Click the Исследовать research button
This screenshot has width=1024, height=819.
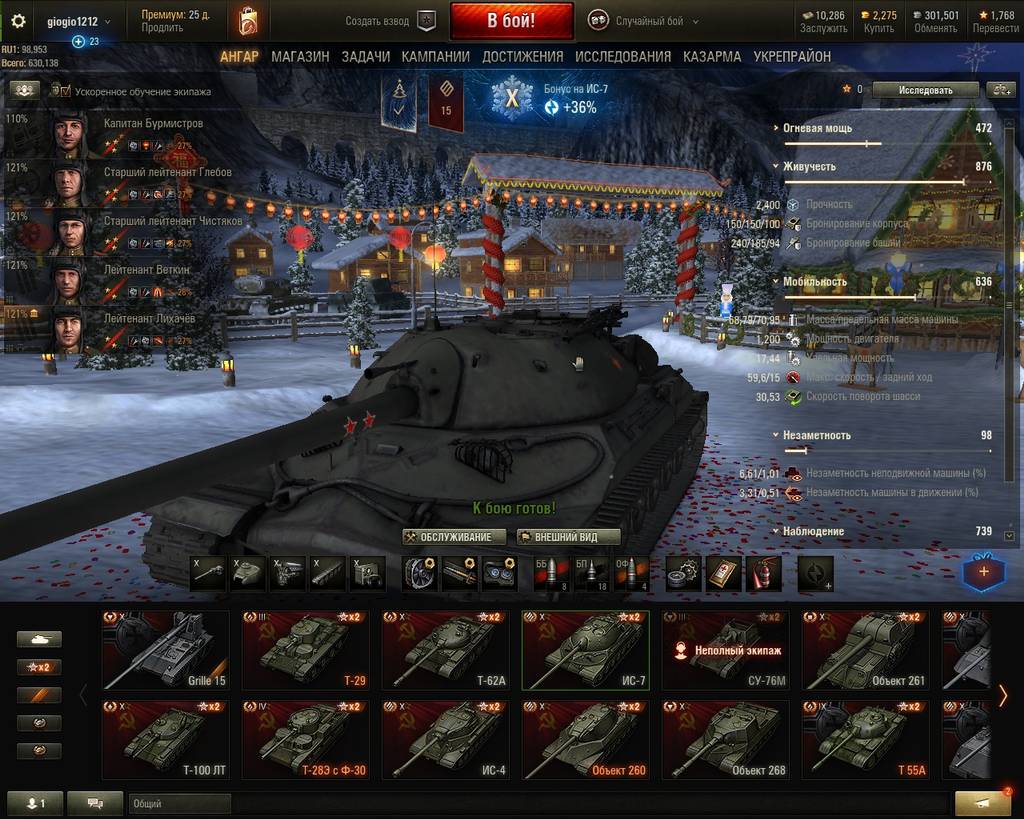[x=925, y=89]
